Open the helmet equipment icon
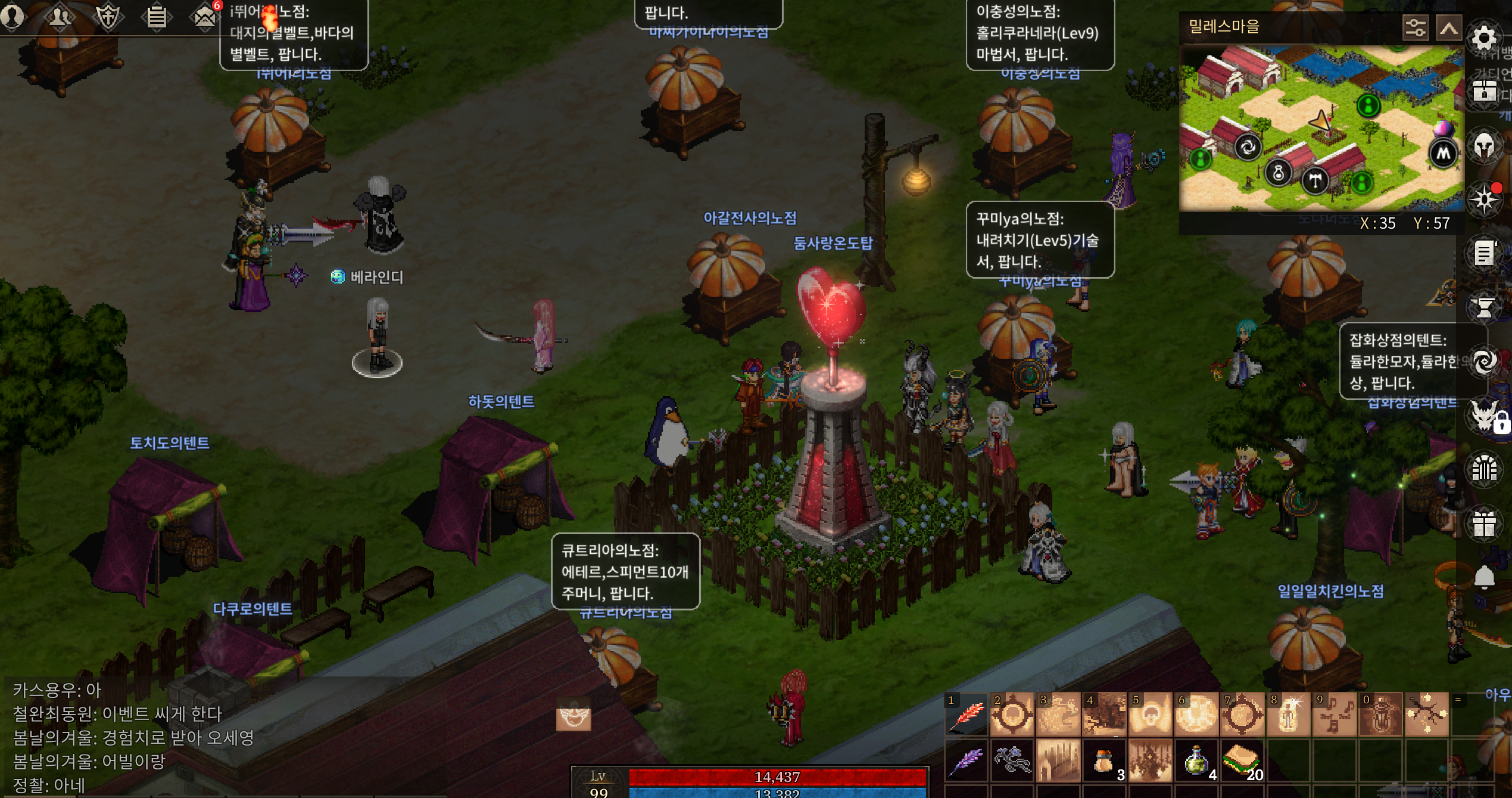 click(x=1483, y=145)
